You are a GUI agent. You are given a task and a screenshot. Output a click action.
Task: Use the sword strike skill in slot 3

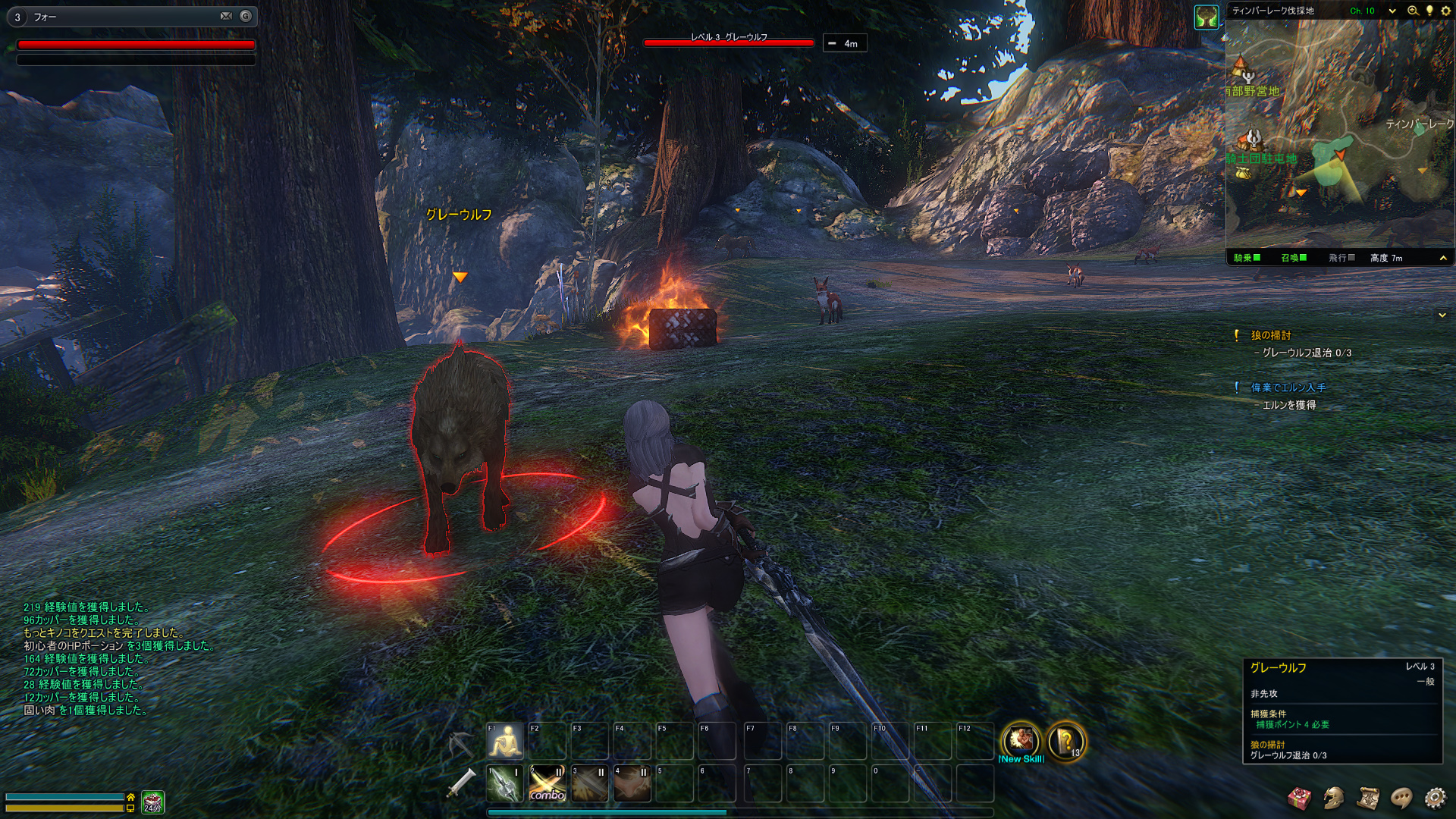click(590, 783)
